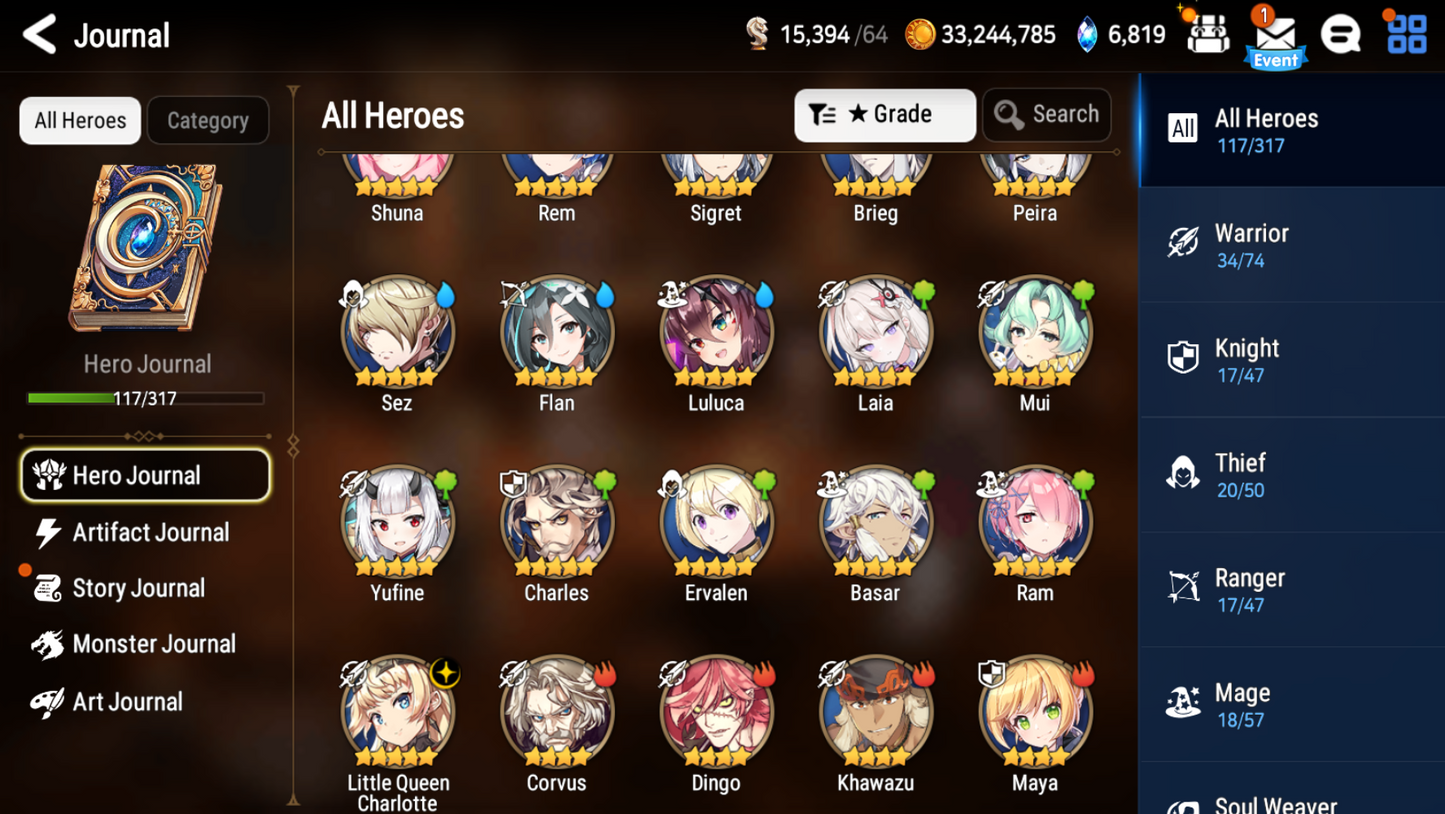
Task: Open the Grade filter dropdown
Action: [x=884, y=114]
